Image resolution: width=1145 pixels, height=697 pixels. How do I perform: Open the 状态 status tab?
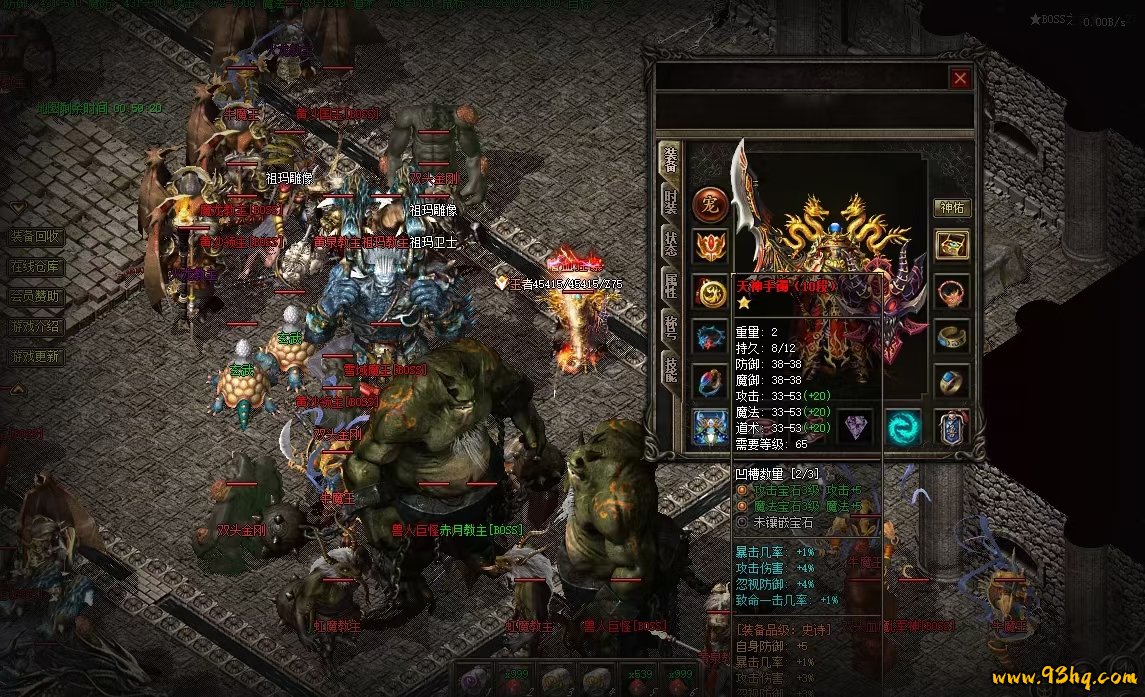(x=671, y=245)
